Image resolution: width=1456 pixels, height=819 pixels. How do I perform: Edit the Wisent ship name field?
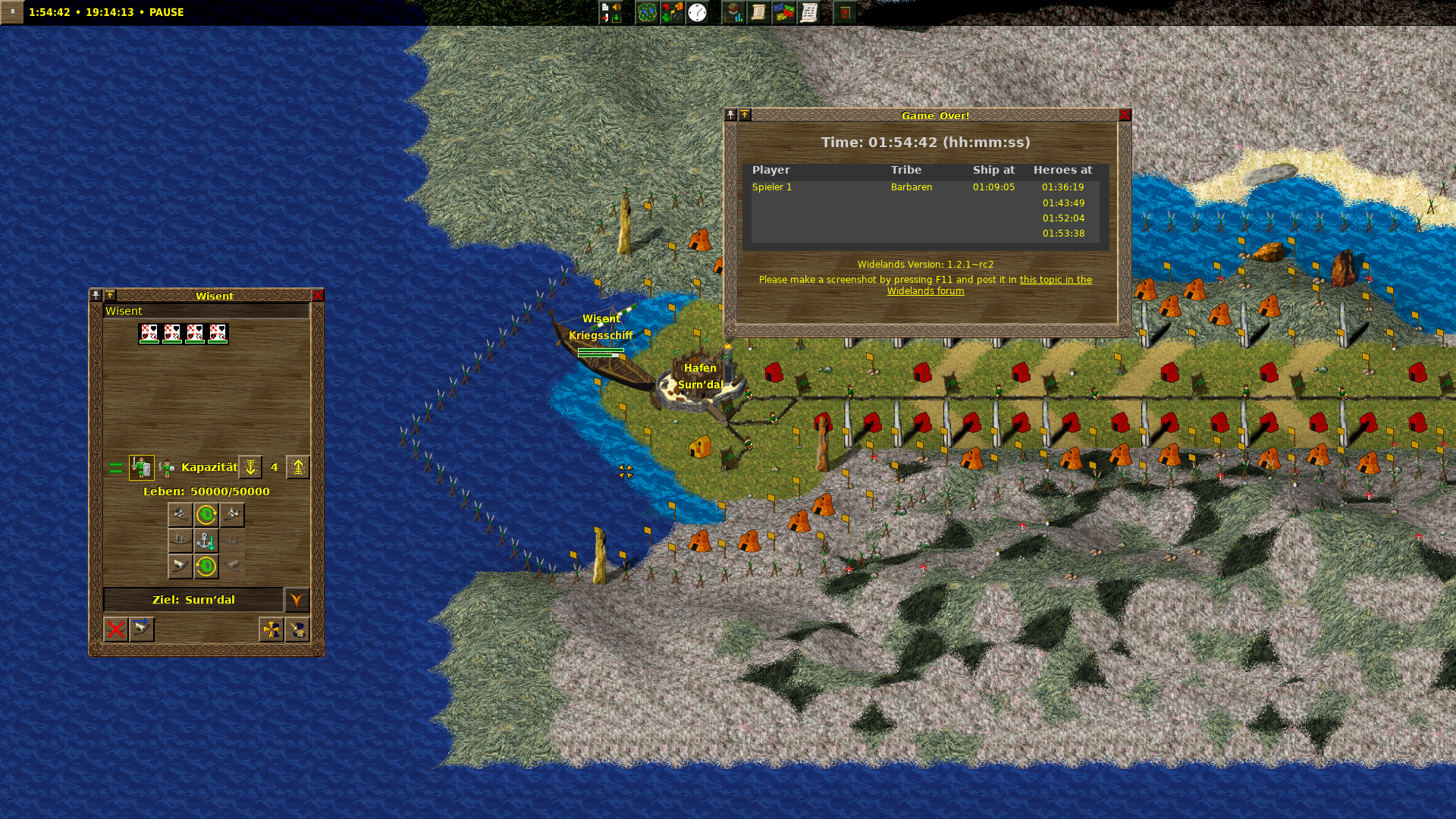(x=206, y=311)
